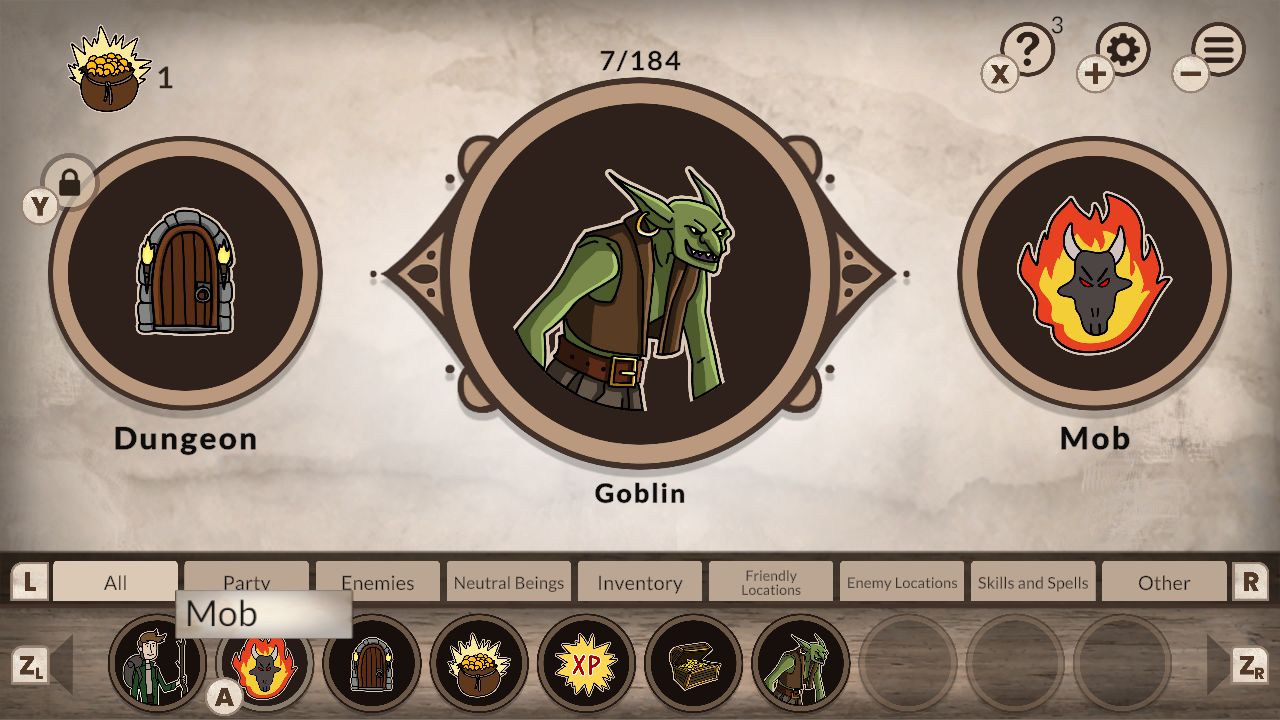Select the Mob fire skull icon below
Image resolution: width=1280 pixels, height=720 pixels.
click(x=264, y=663)
